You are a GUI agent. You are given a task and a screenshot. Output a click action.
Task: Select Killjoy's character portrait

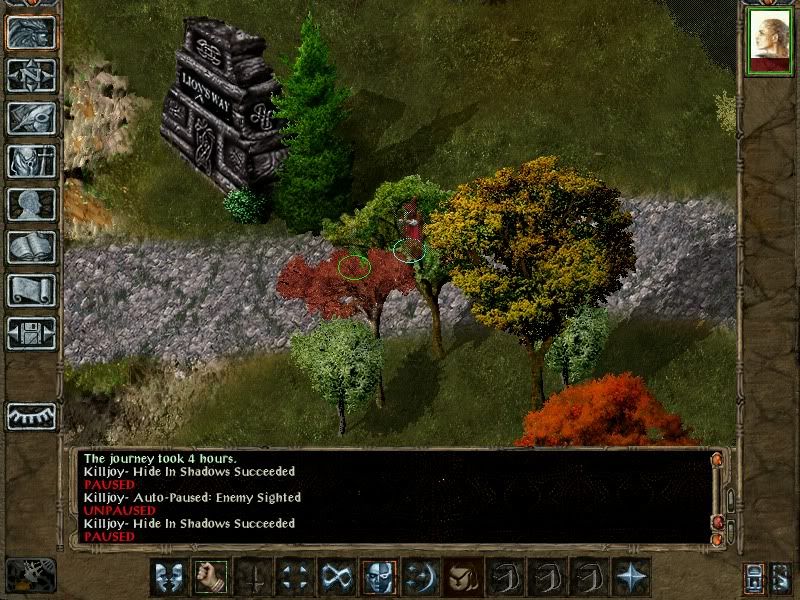point(769,43)
